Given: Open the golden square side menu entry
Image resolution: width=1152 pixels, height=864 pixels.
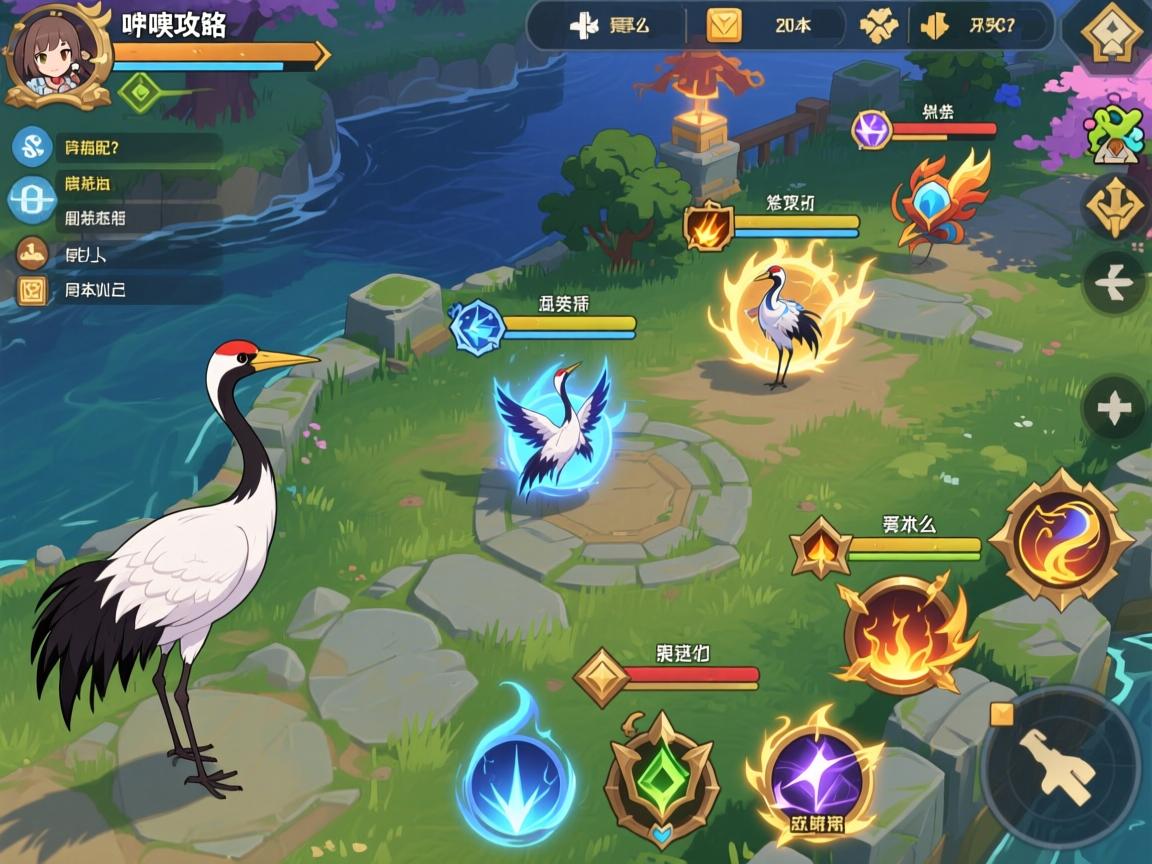Looking at the screenshot, I should point(32,290).
